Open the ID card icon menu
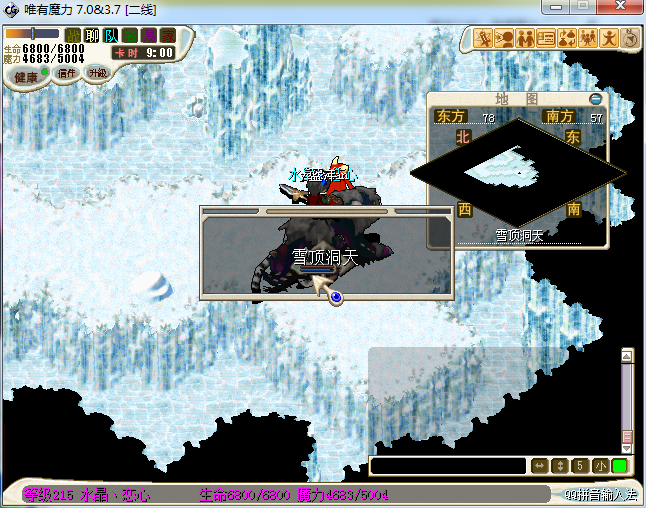The height and width of the screenshot is (508, 646). tap(546, 39)
